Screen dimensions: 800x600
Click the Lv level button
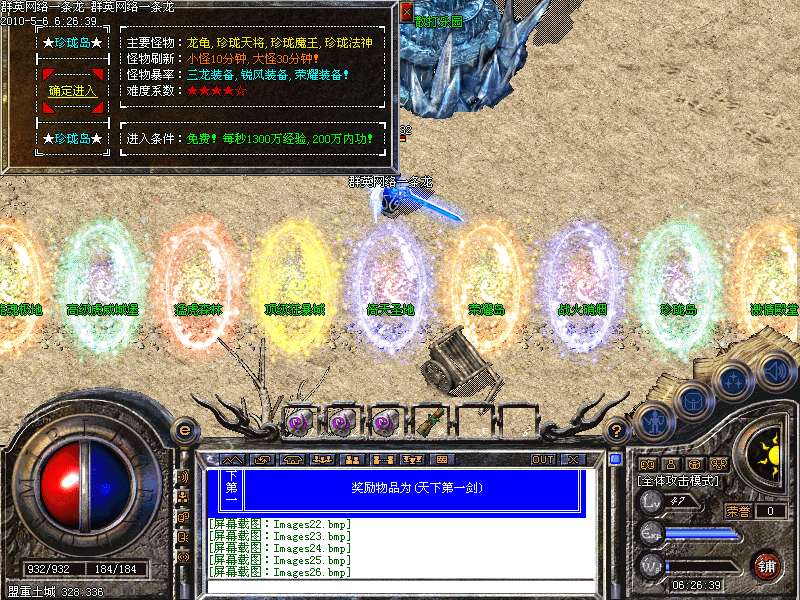coord(652,501)
